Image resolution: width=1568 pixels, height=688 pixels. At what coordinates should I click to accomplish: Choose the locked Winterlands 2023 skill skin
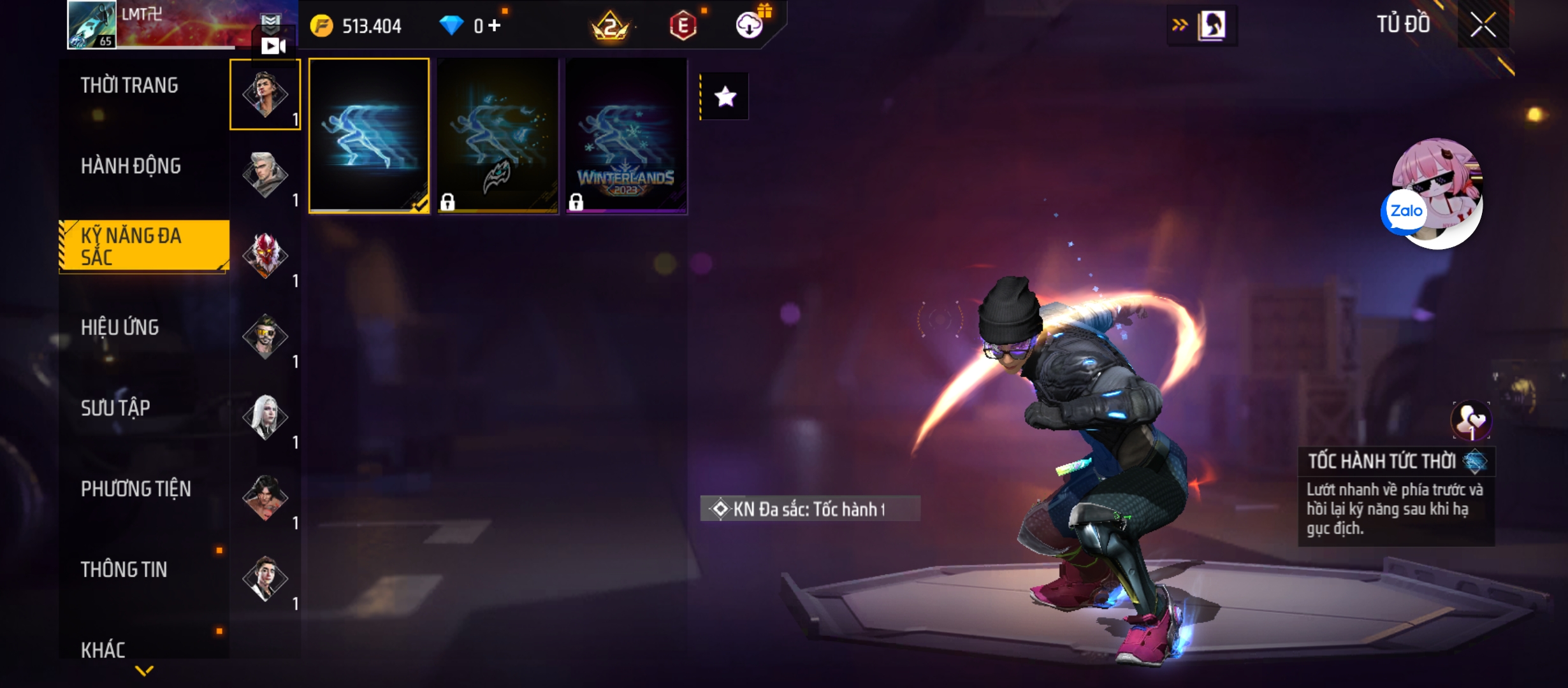point(627,135)
